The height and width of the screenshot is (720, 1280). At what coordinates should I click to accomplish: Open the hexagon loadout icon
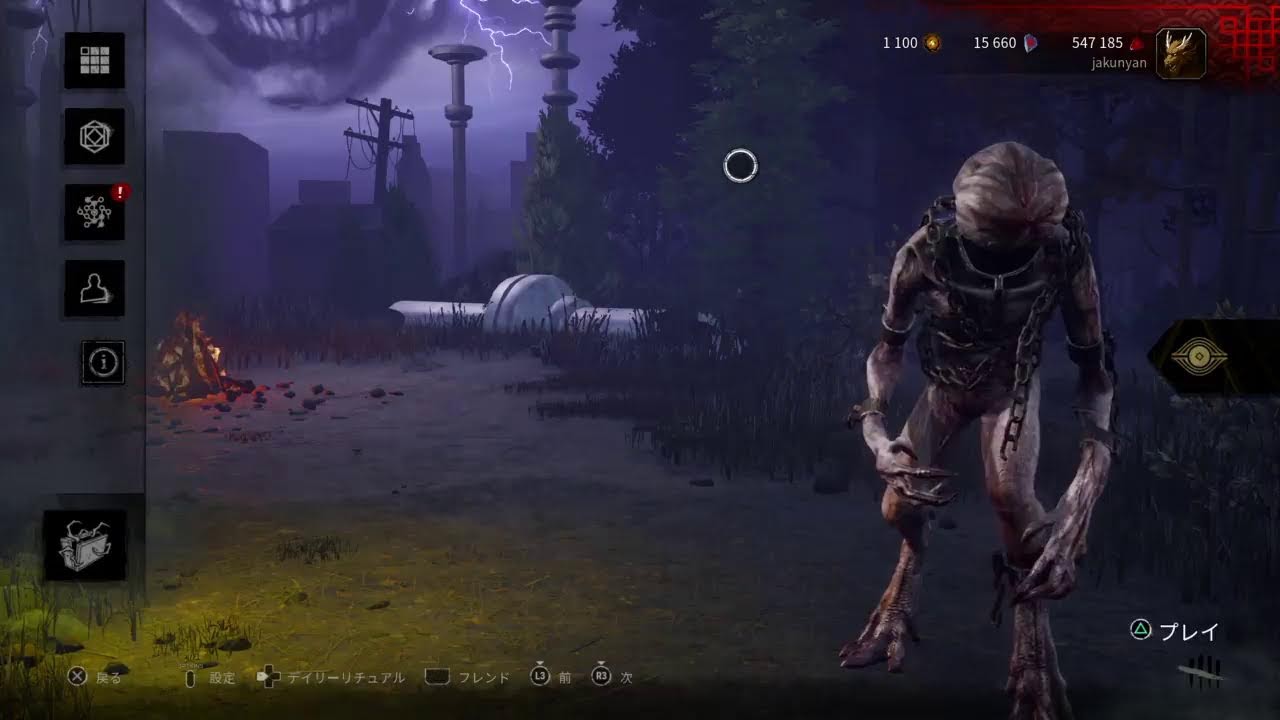(x=95, y=136)
